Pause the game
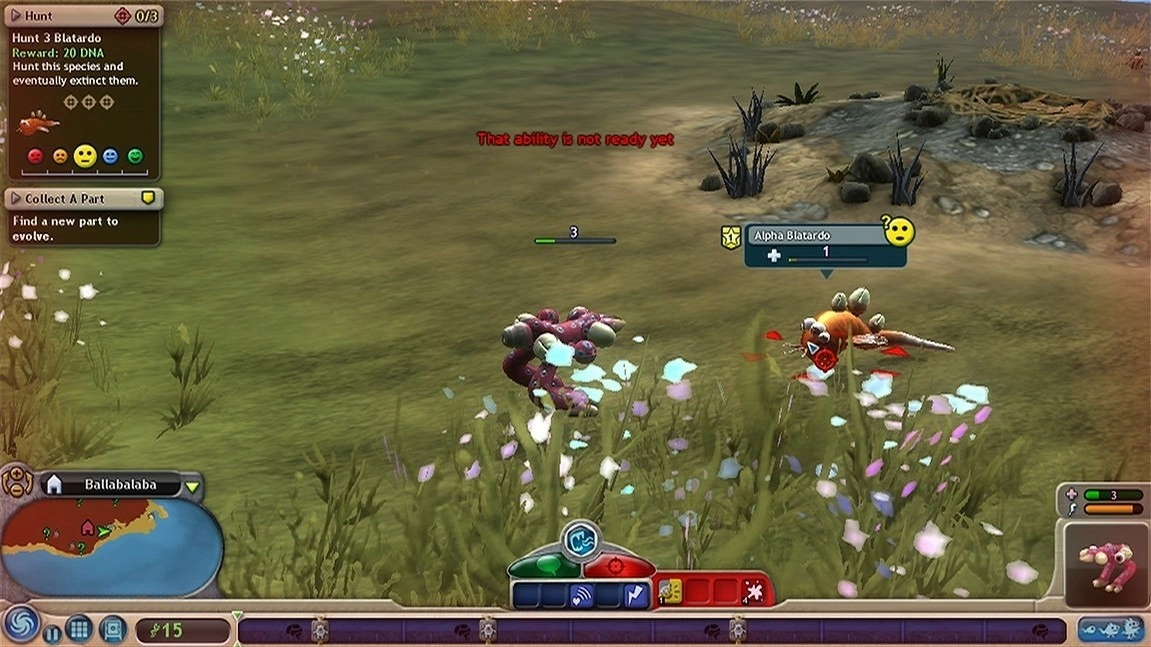Screen dimensions: 1151x647 pyautogui.click(x=52, y=632)
